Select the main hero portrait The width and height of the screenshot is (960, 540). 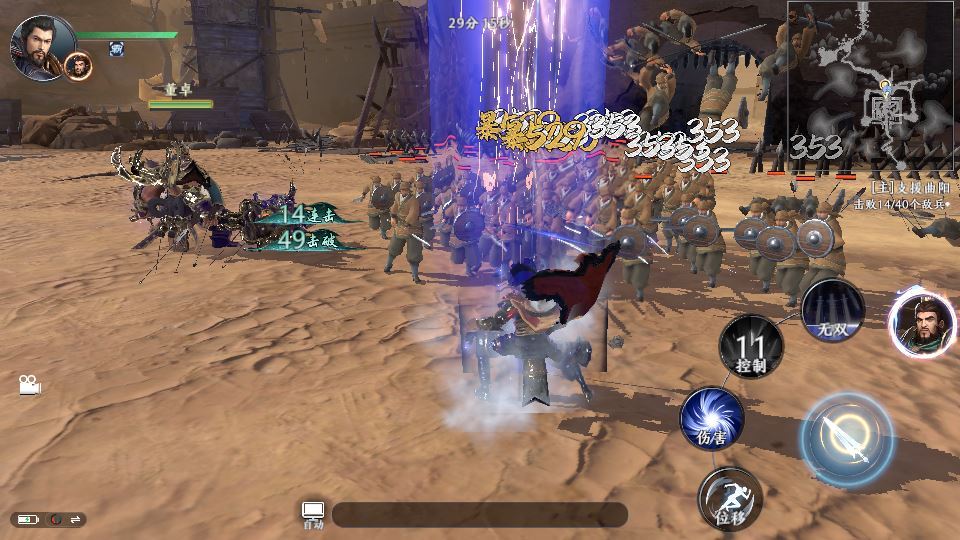click(x=42, y=46)
